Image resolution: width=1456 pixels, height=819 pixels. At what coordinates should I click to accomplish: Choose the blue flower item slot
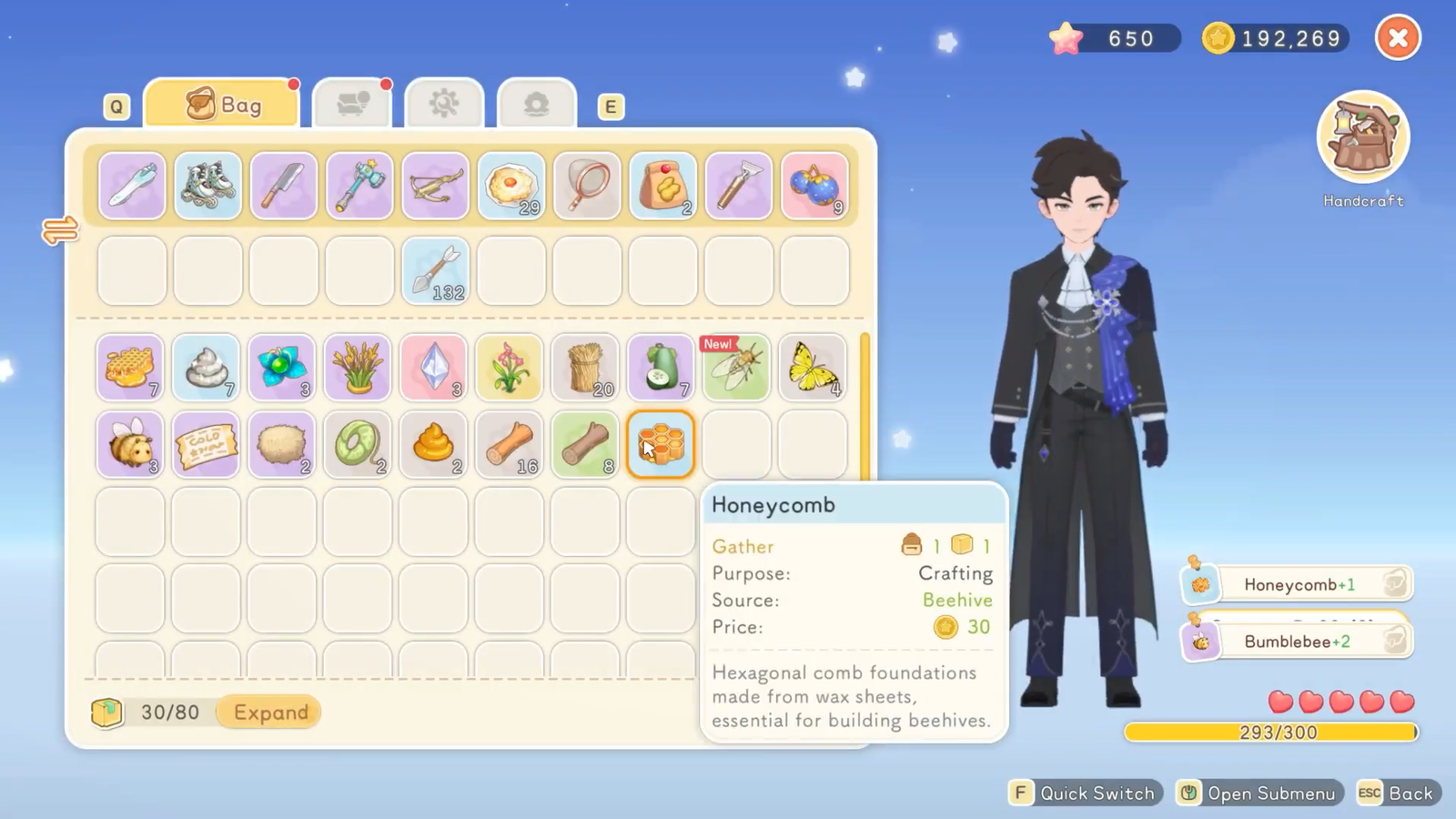(281, 368)
